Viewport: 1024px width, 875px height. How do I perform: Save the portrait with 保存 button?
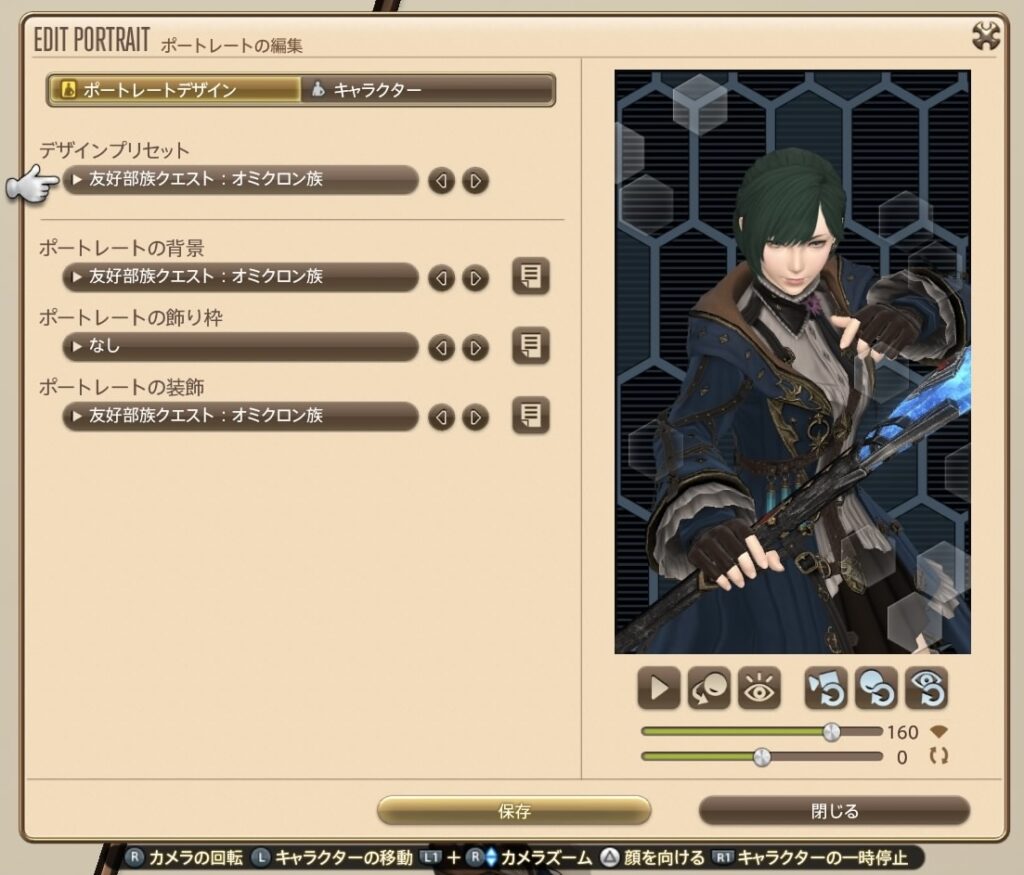click(x=514, y=811)
